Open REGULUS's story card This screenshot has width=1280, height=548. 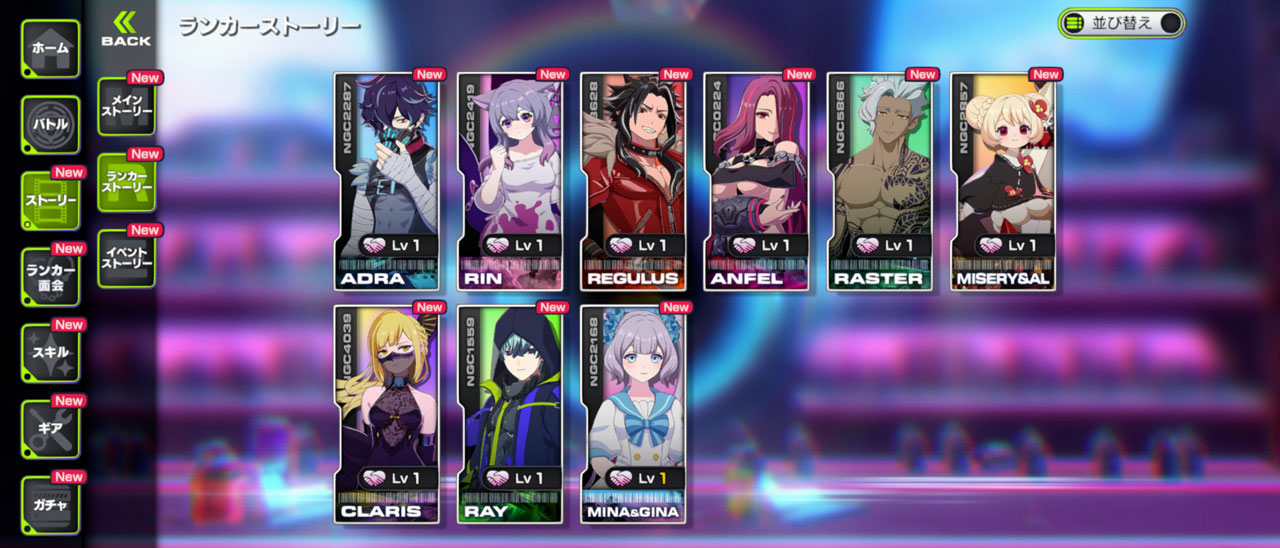click(633, 182)
